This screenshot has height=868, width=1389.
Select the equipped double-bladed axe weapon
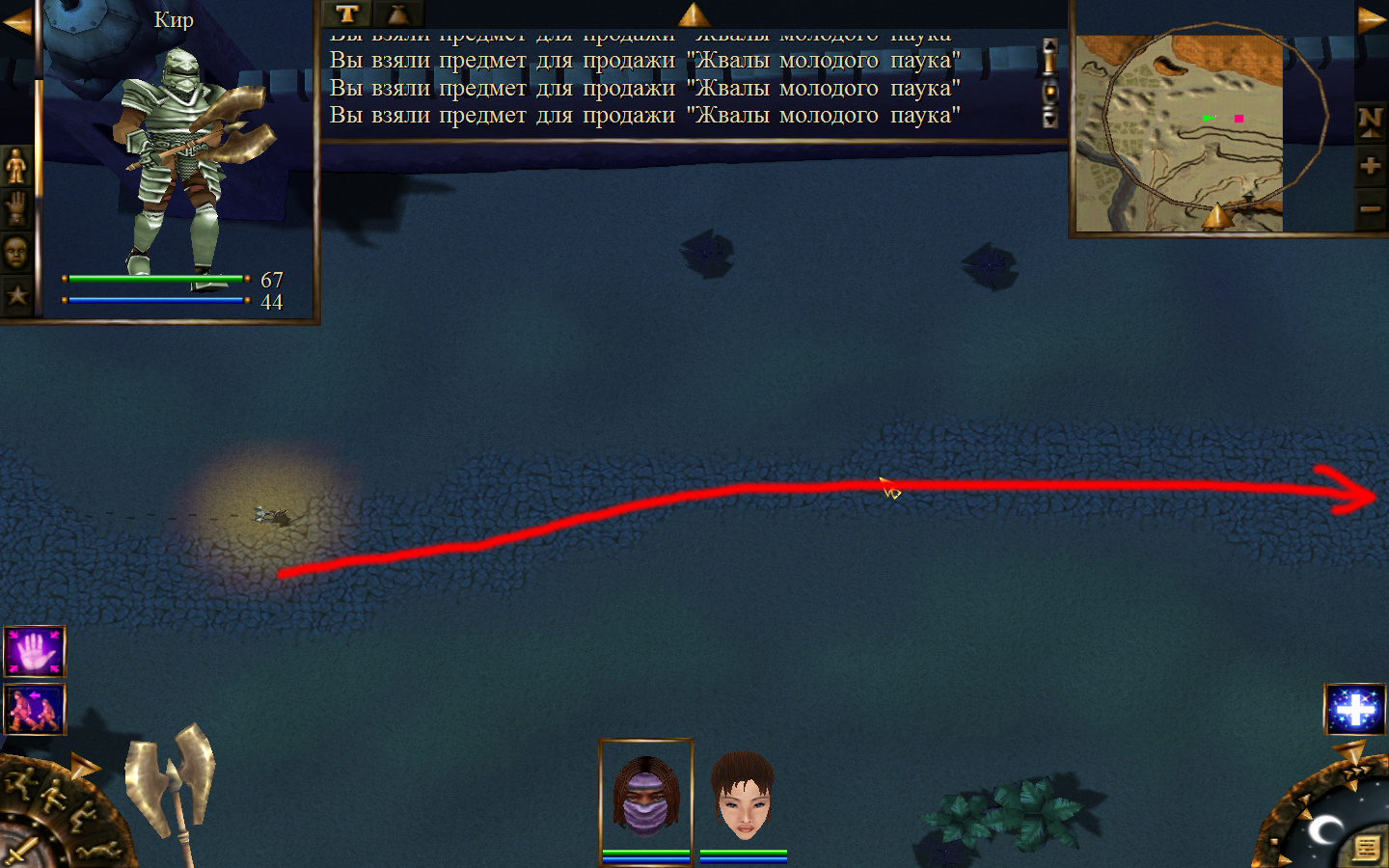point(174,781)
